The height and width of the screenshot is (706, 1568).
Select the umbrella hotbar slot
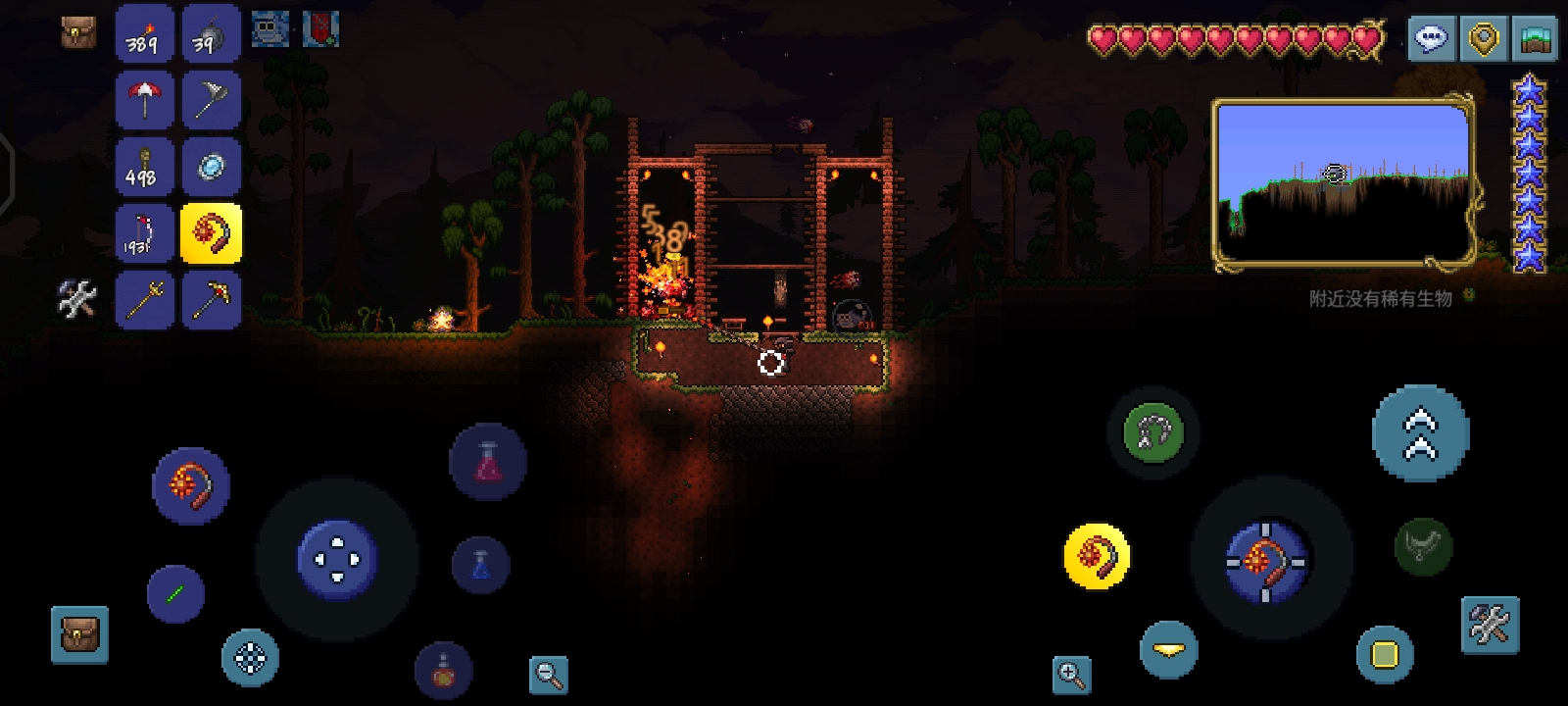point(145,100)
